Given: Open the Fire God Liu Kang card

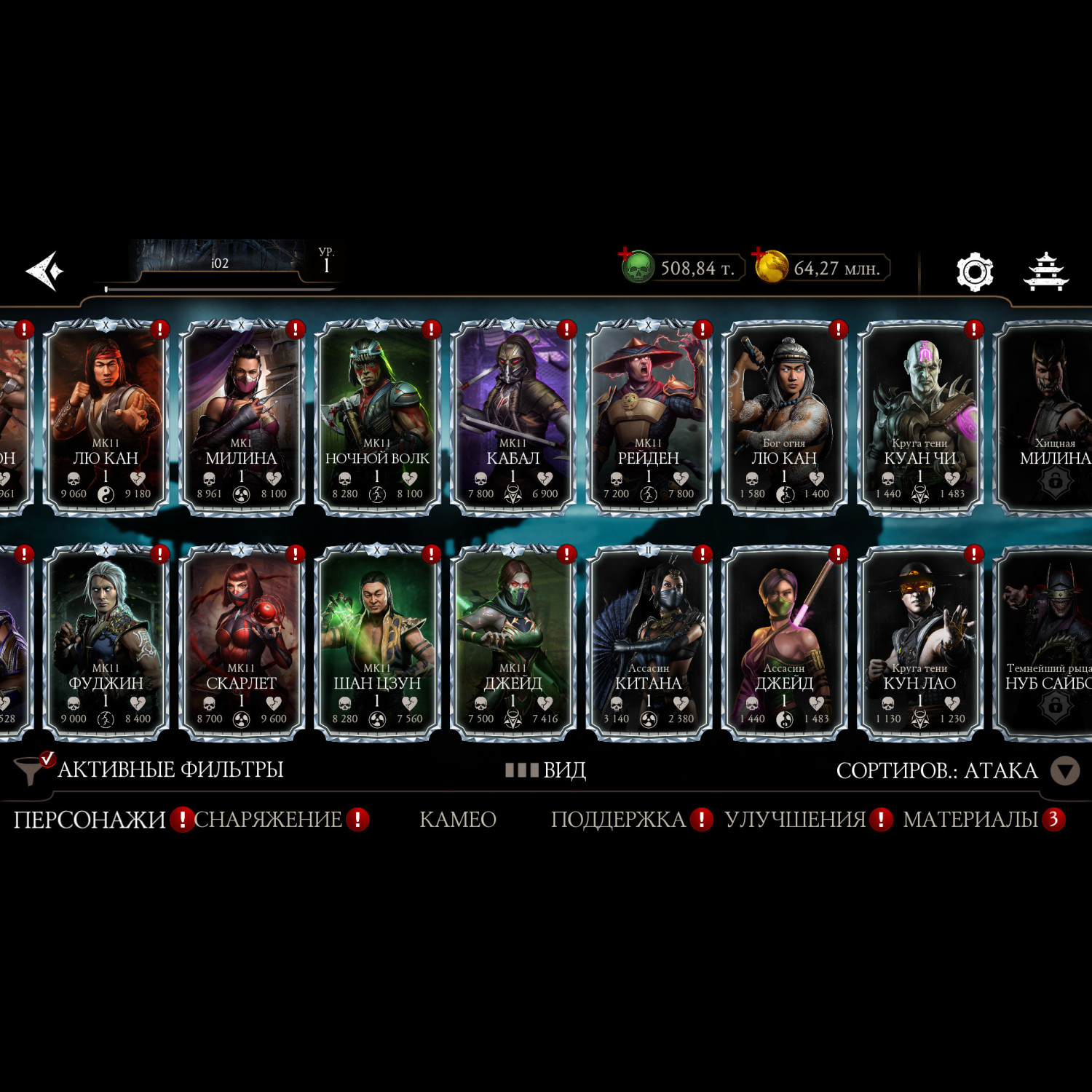Looking at the screenshot, I should [784, 419].
